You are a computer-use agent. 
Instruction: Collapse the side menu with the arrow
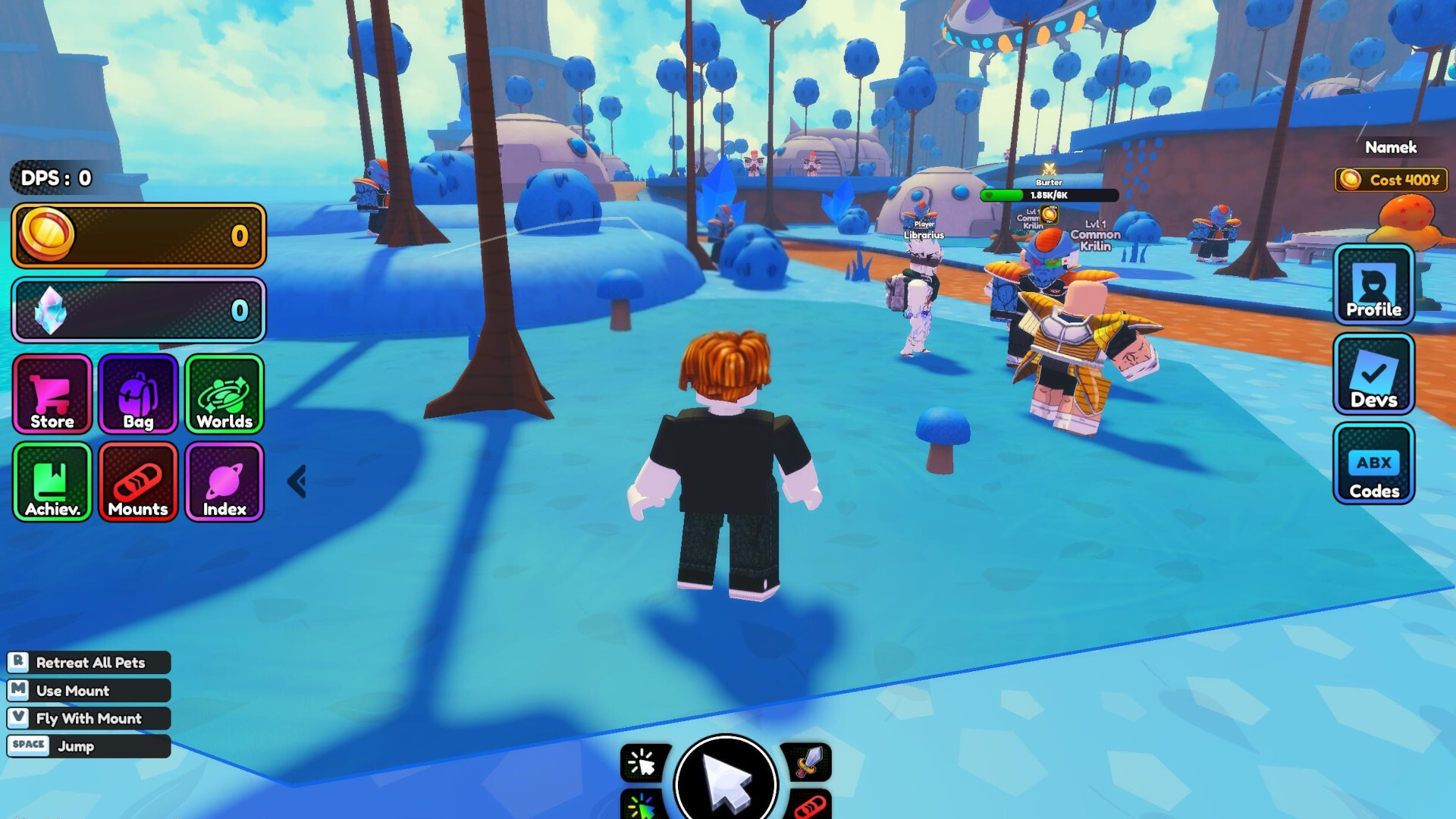click(x=297, y=482)
